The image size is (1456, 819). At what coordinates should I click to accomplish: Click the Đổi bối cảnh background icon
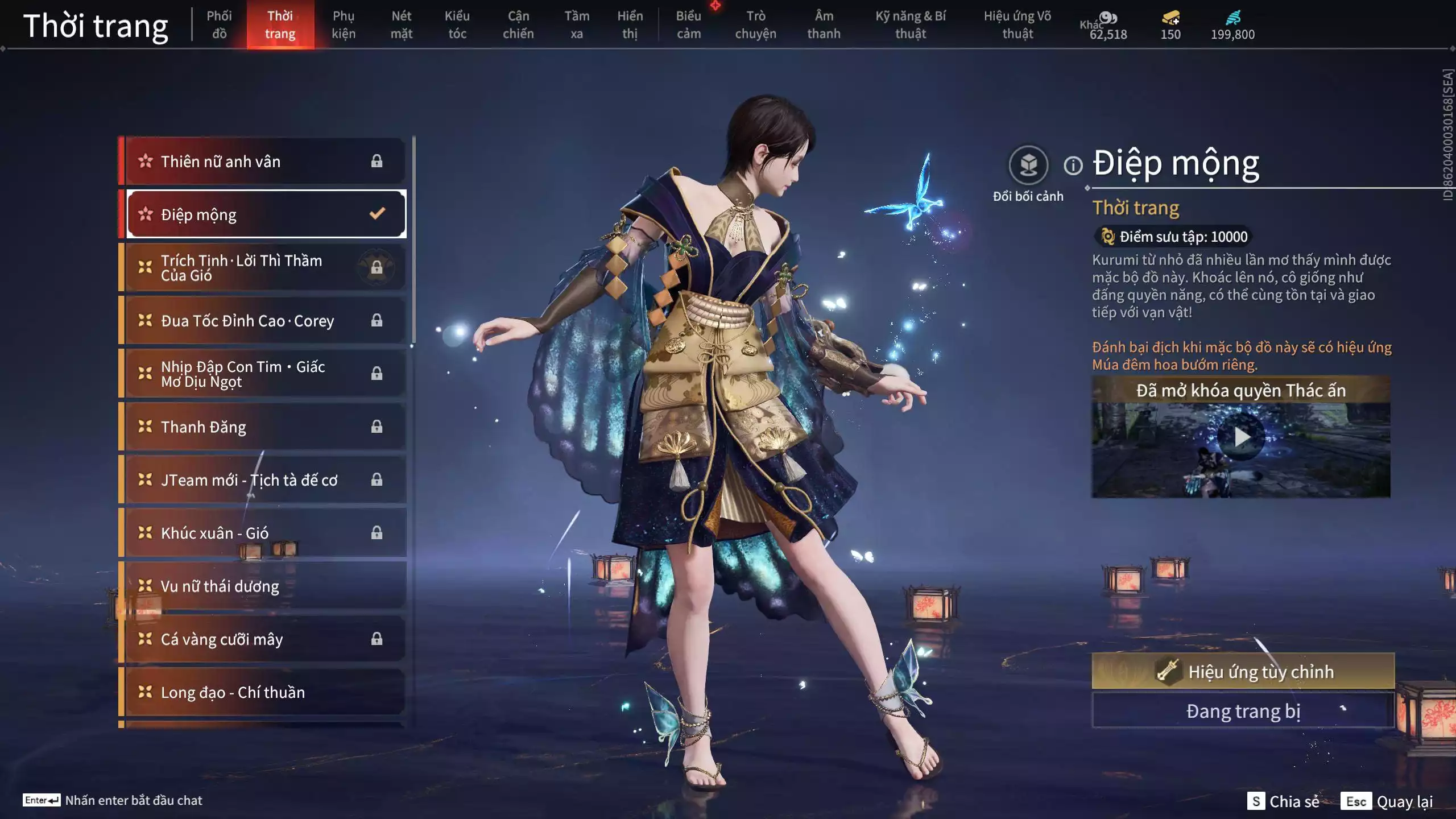click(x=1028, y=166)
